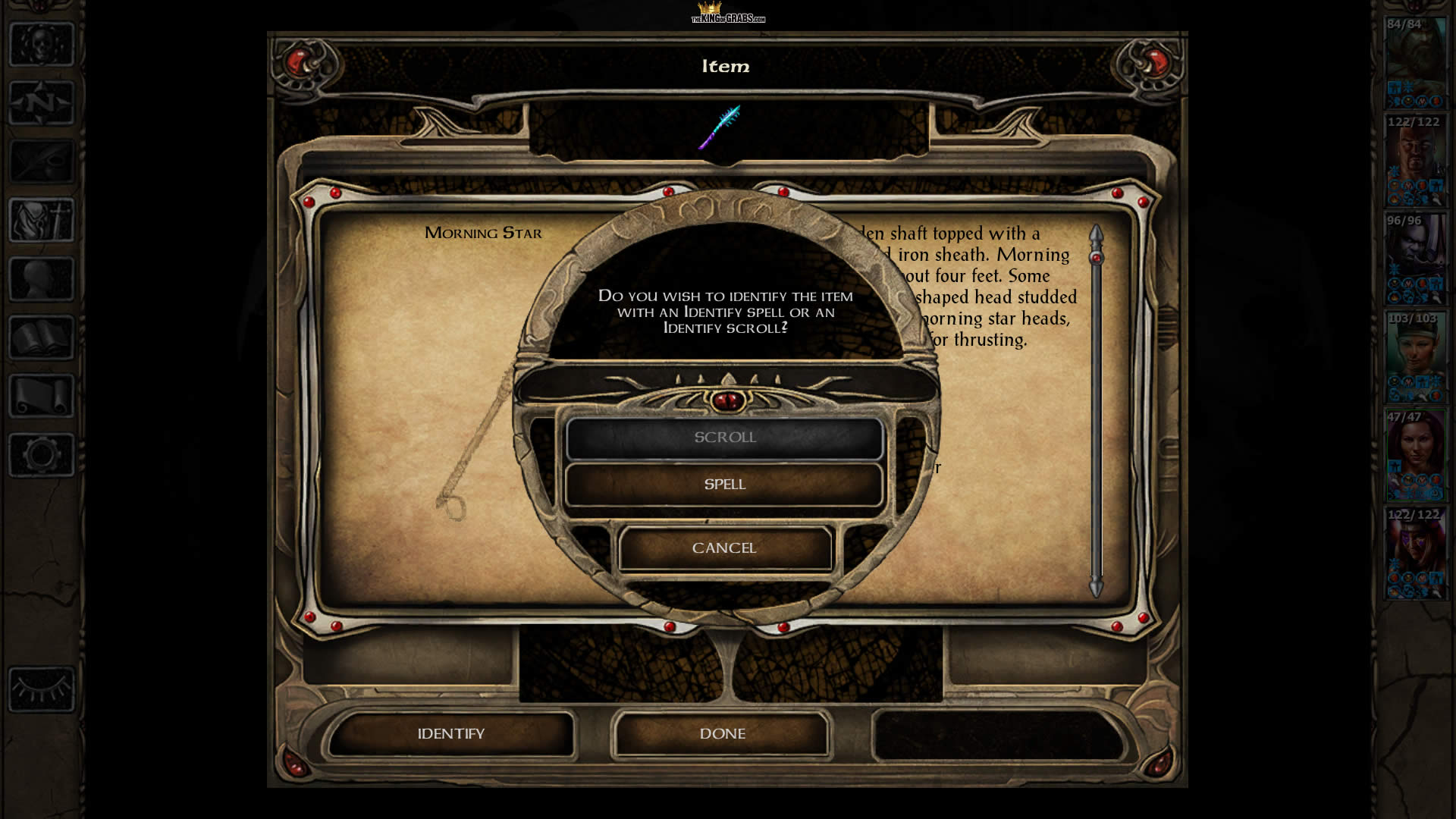
Task: Click the description scrollbar's down arrow
Action: pyautogui.click(x=1096, y=587)
